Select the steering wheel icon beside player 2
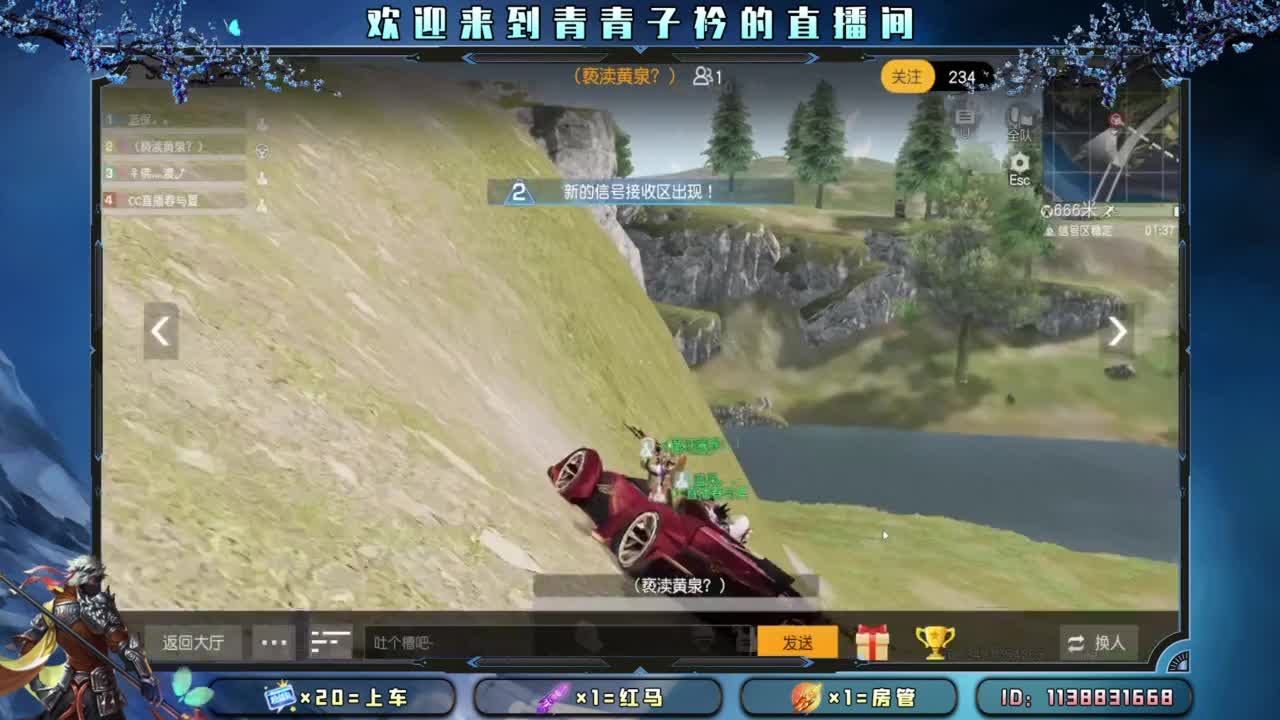1280x720 pixels. point(261,150)
